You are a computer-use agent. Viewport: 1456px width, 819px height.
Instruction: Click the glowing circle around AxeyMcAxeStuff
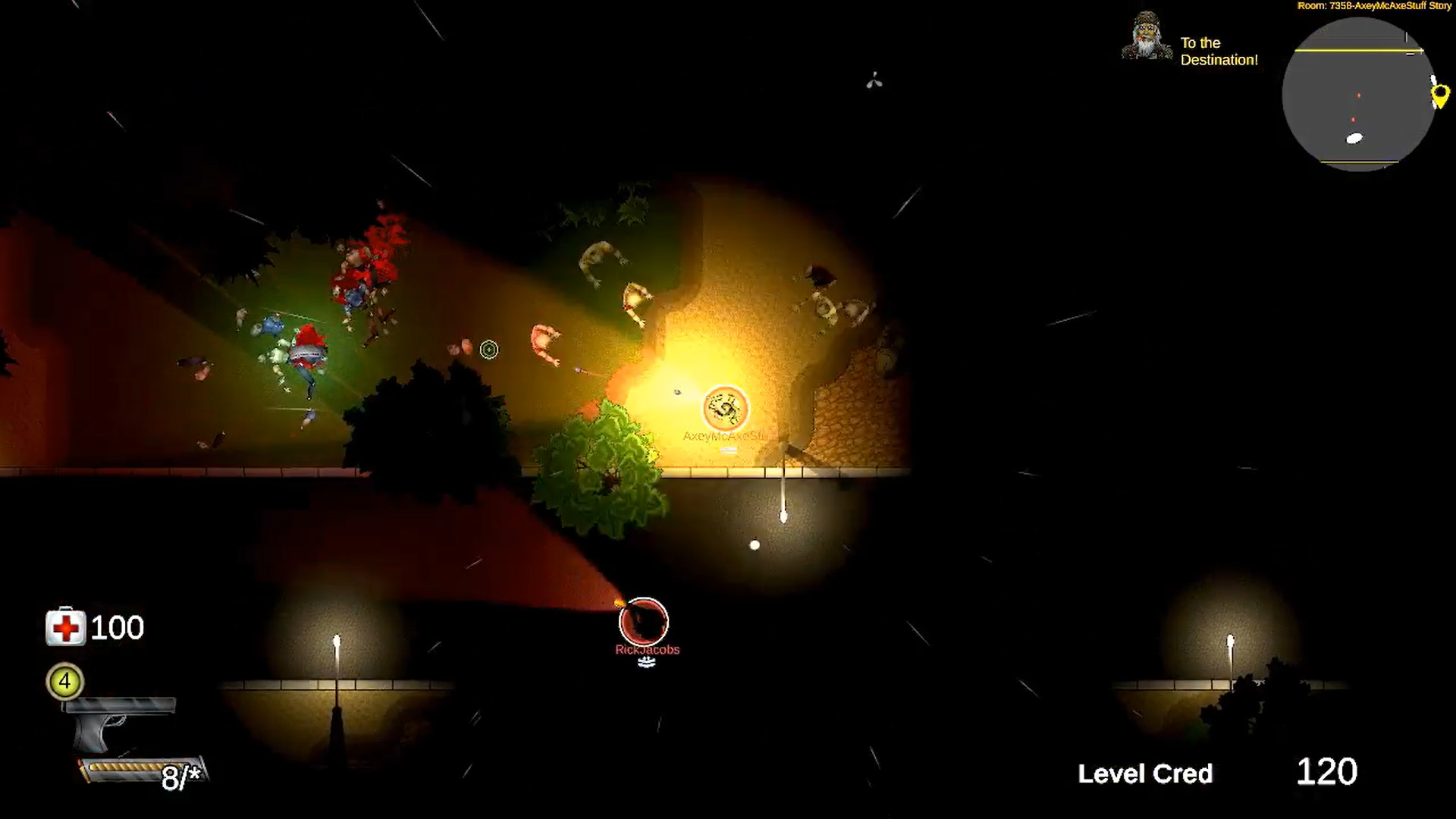(726, 408)
